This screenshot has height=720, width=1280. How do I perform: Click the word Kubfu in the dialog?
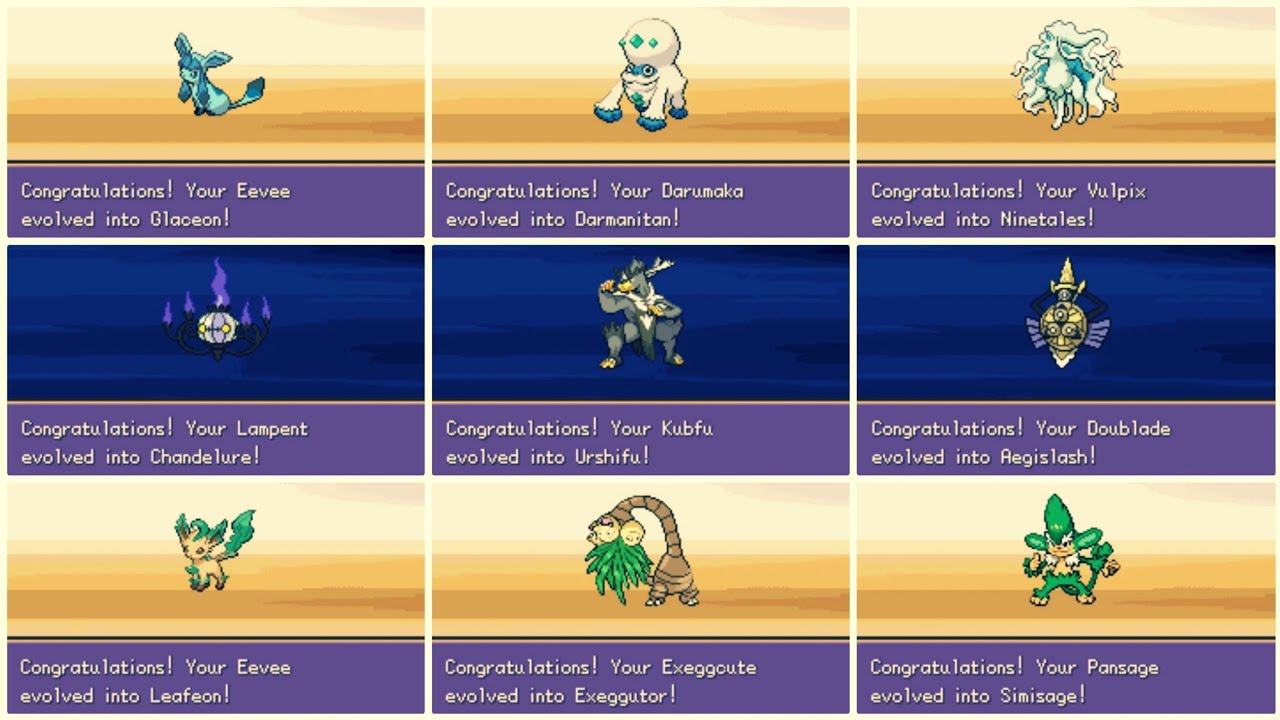pyautogui.click(x=690, y=428)
